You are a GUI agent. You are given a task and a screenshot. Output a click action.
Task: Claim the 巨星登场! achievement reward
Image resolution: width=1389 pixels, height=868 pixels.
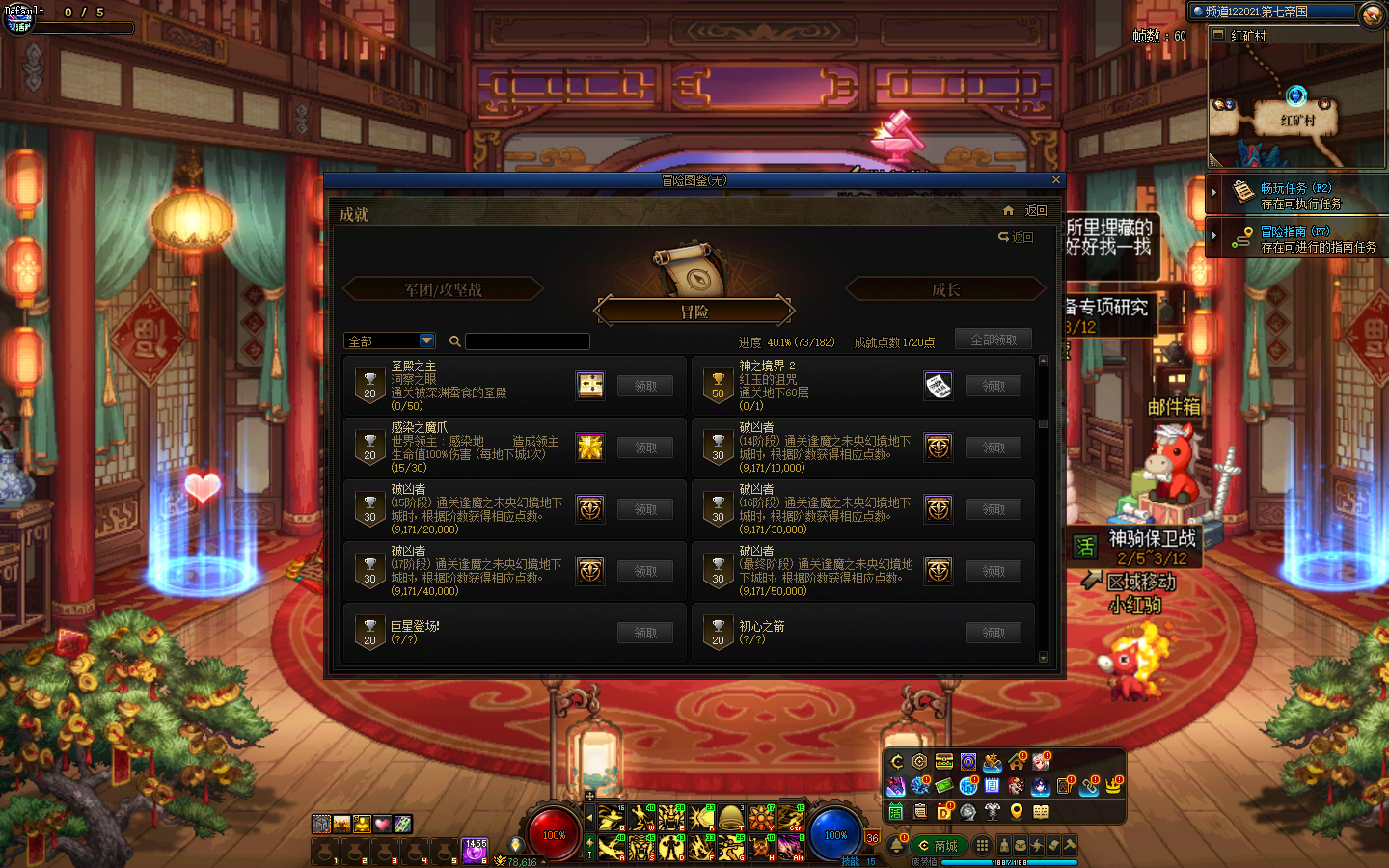pos(645,633)
